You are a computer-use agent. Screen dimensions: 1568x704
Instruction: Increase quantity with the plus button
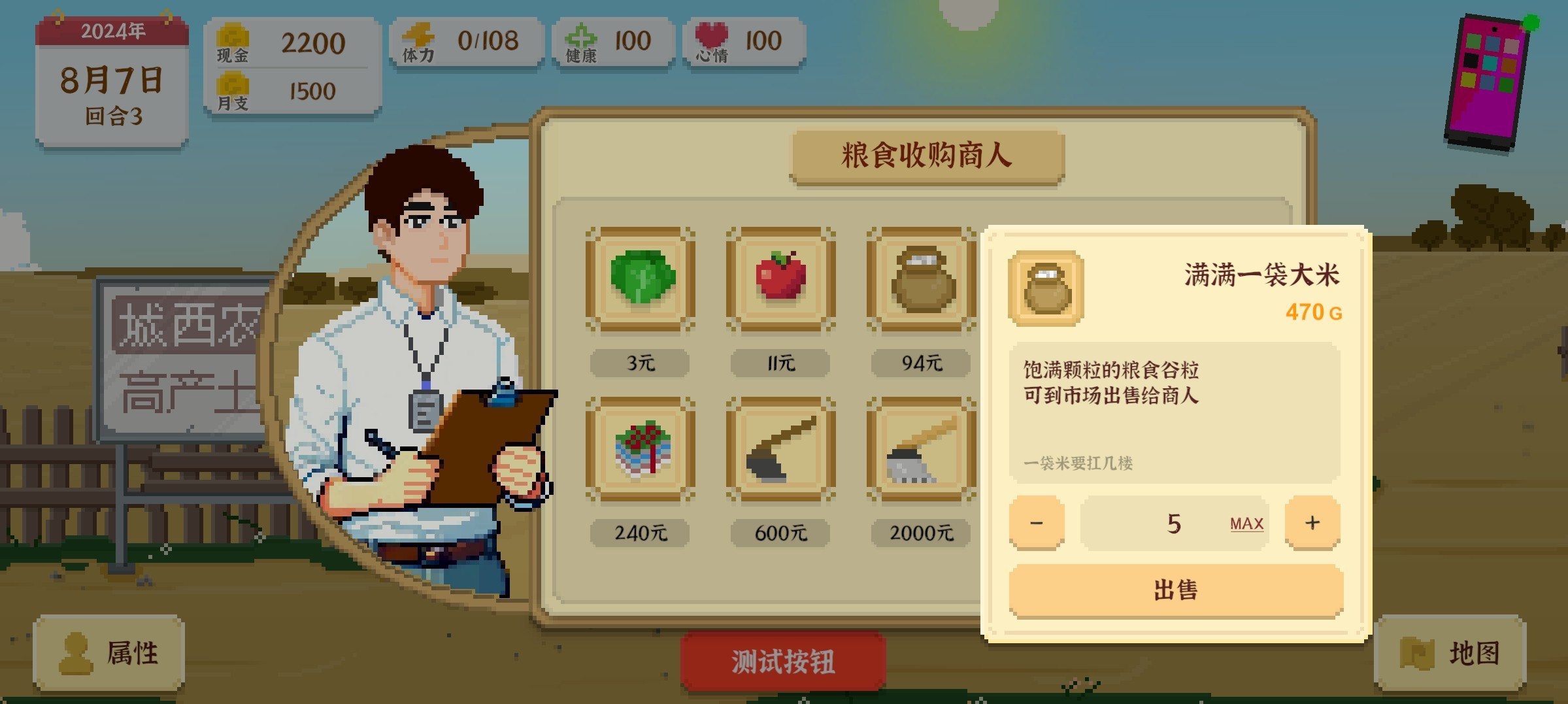(x=1312, y=522)
